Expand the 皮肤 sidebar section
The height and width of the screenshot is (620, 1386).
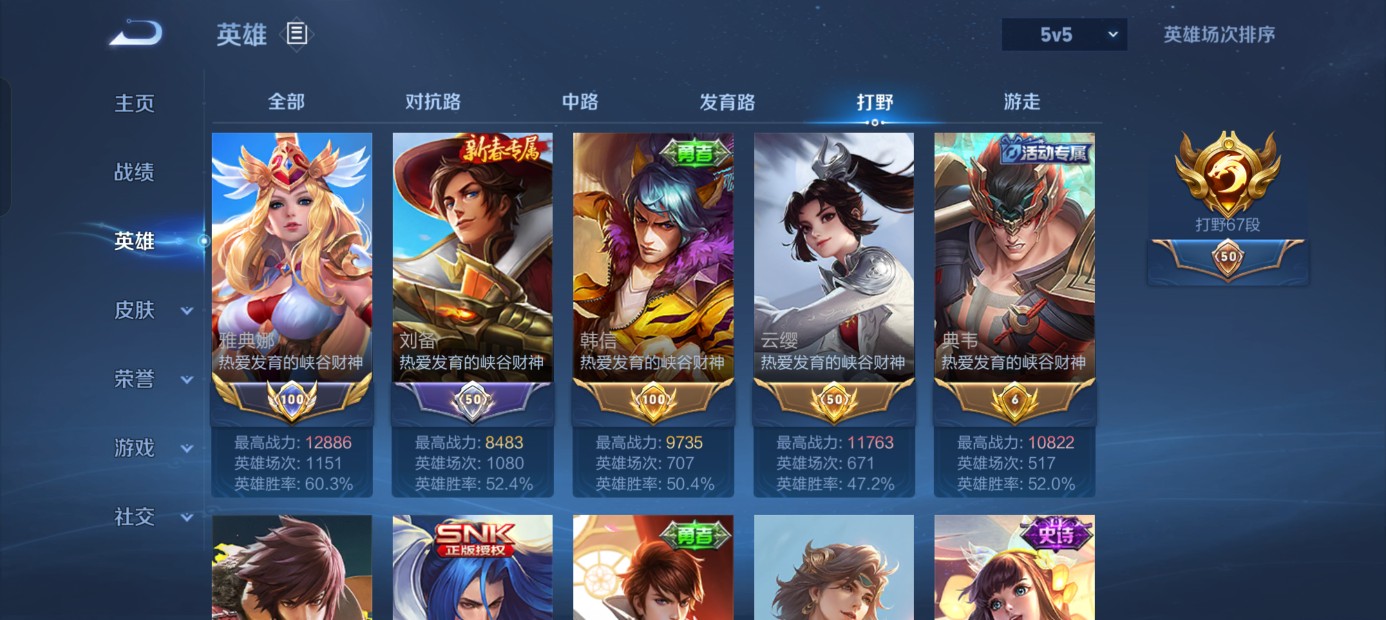152,310
